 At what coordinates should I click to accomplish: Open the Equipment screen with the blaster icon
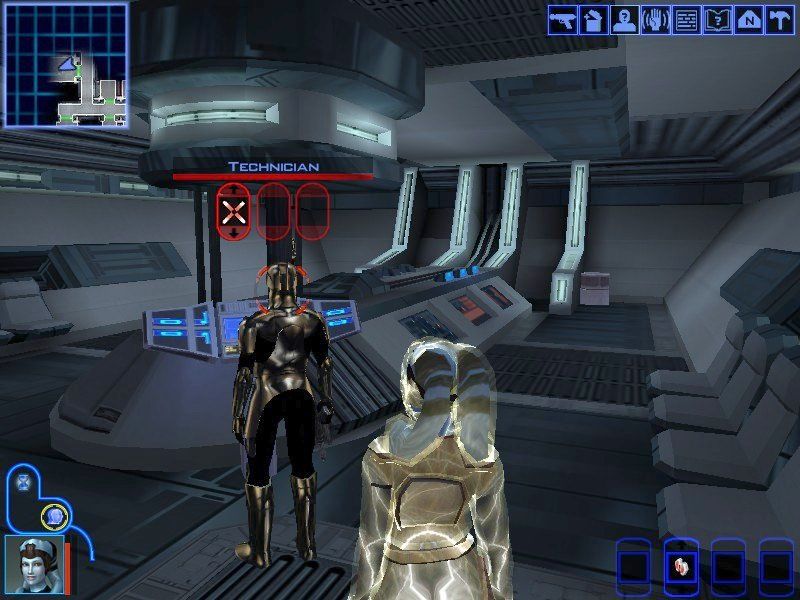(x=563, y=19)
